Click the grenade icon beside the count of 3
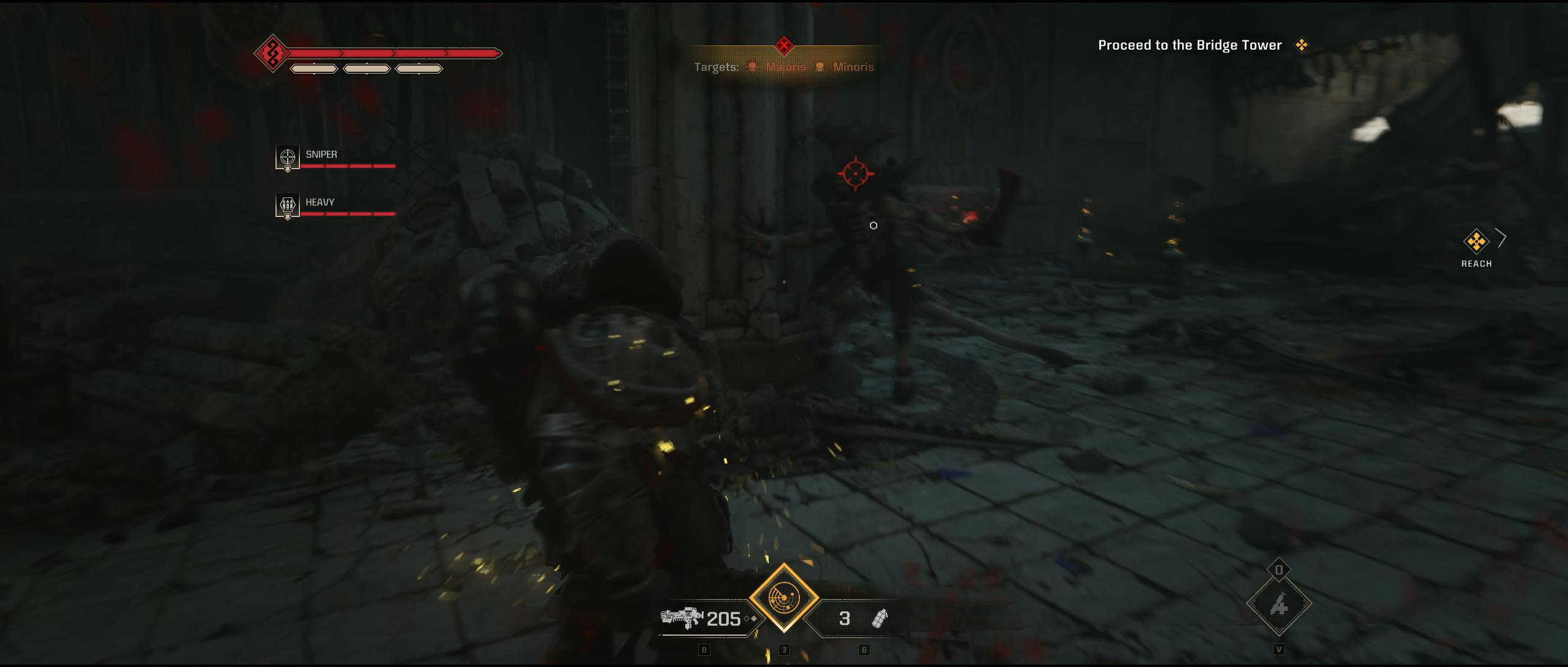The image size is (1568, 667). [x=880, y=619]
